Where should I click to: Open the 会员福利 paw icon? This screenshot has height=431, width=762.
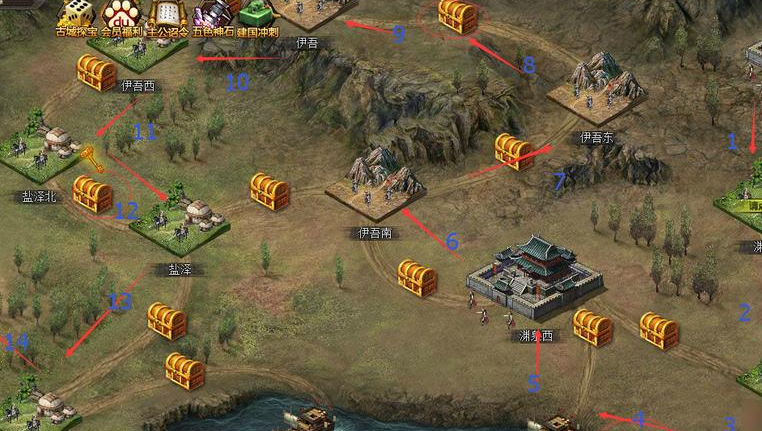click(120, 14)
